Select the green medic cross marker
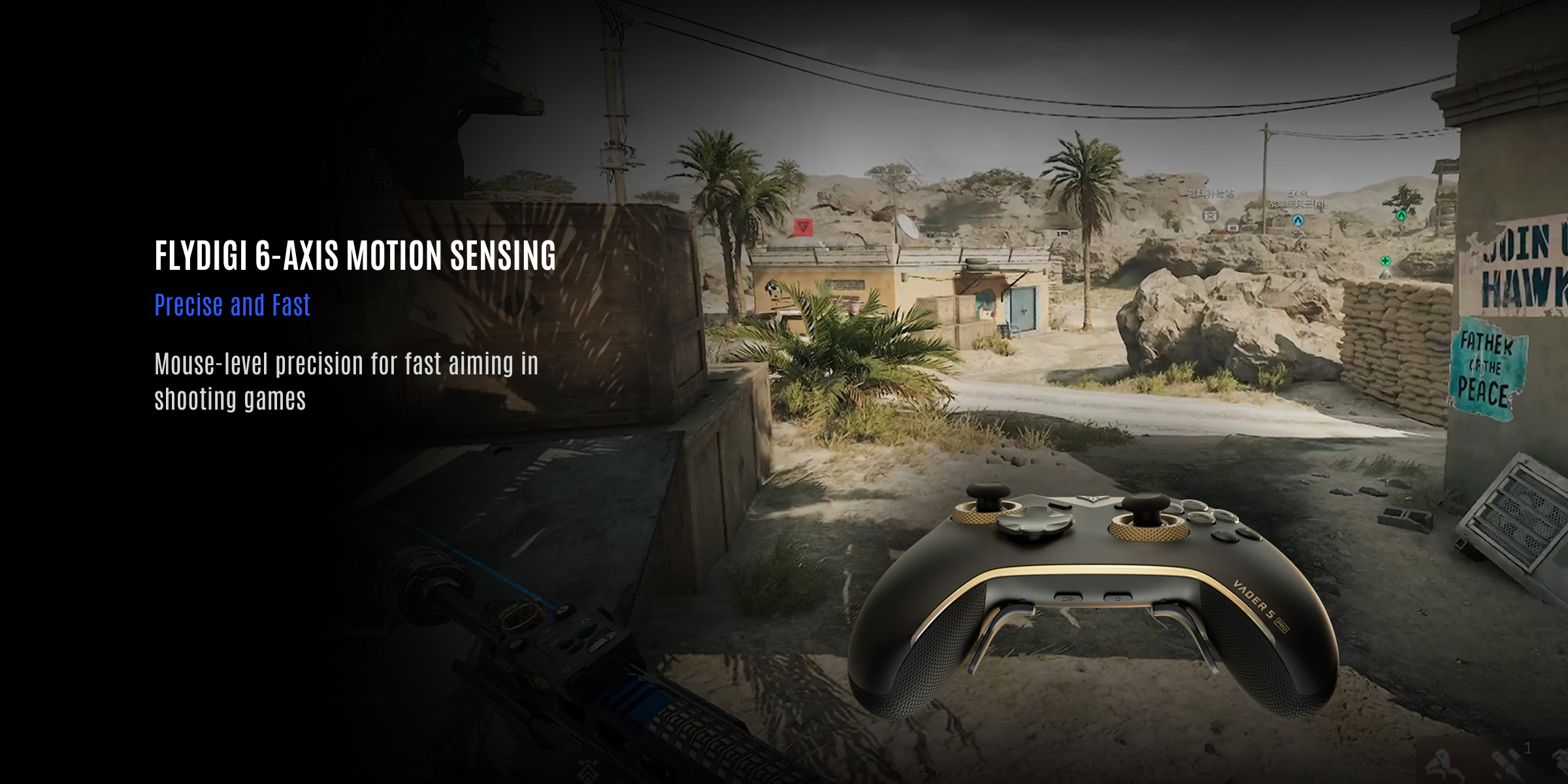 [1385, 261]
